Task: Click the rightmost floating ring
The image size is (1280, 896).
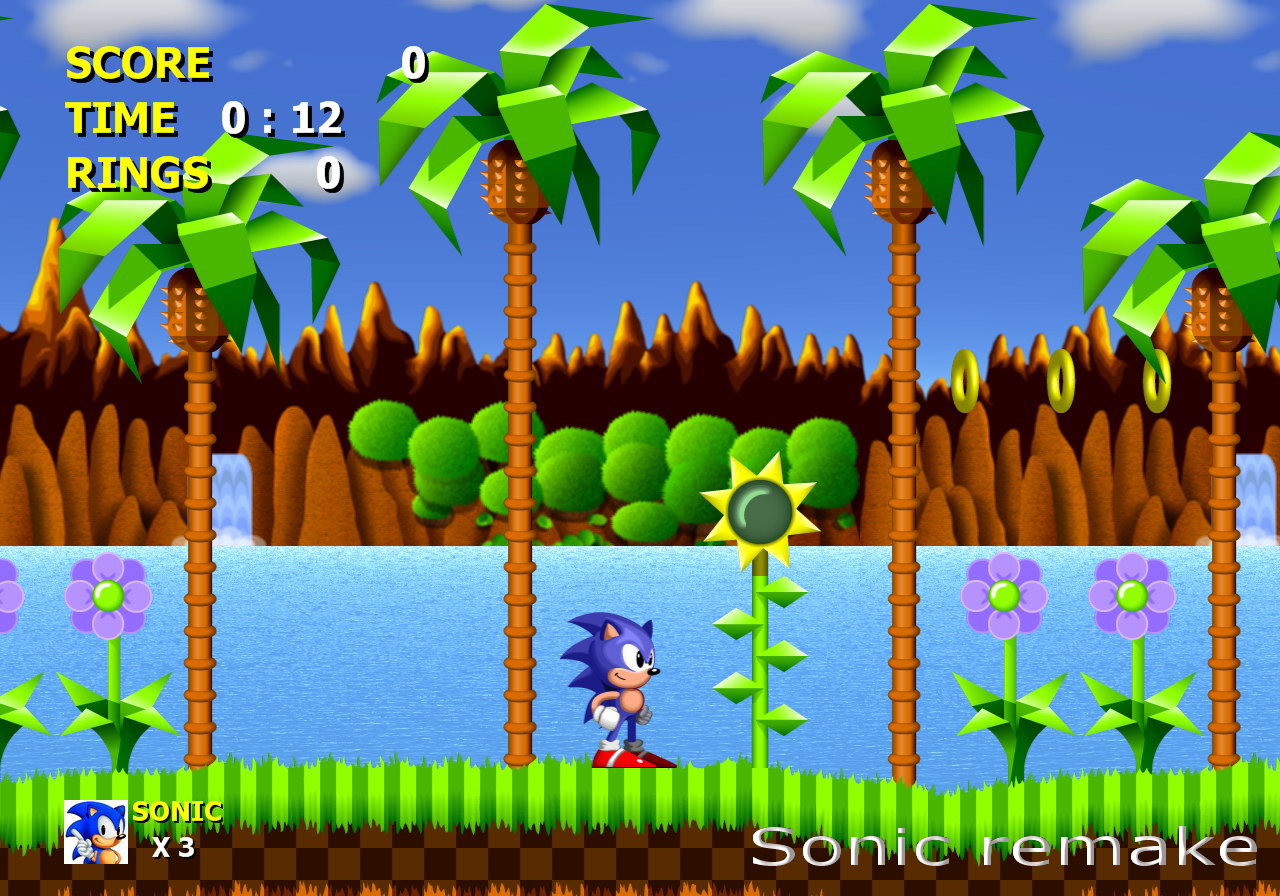Action: click(1155, 382)
